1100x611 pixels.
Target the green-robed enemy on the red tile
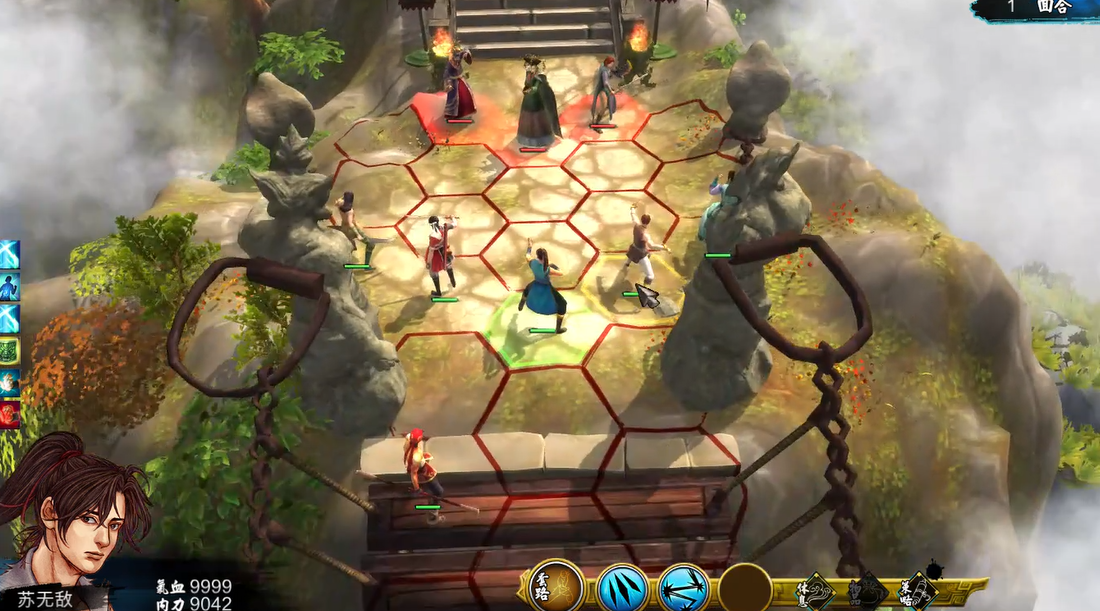(538, 105)
